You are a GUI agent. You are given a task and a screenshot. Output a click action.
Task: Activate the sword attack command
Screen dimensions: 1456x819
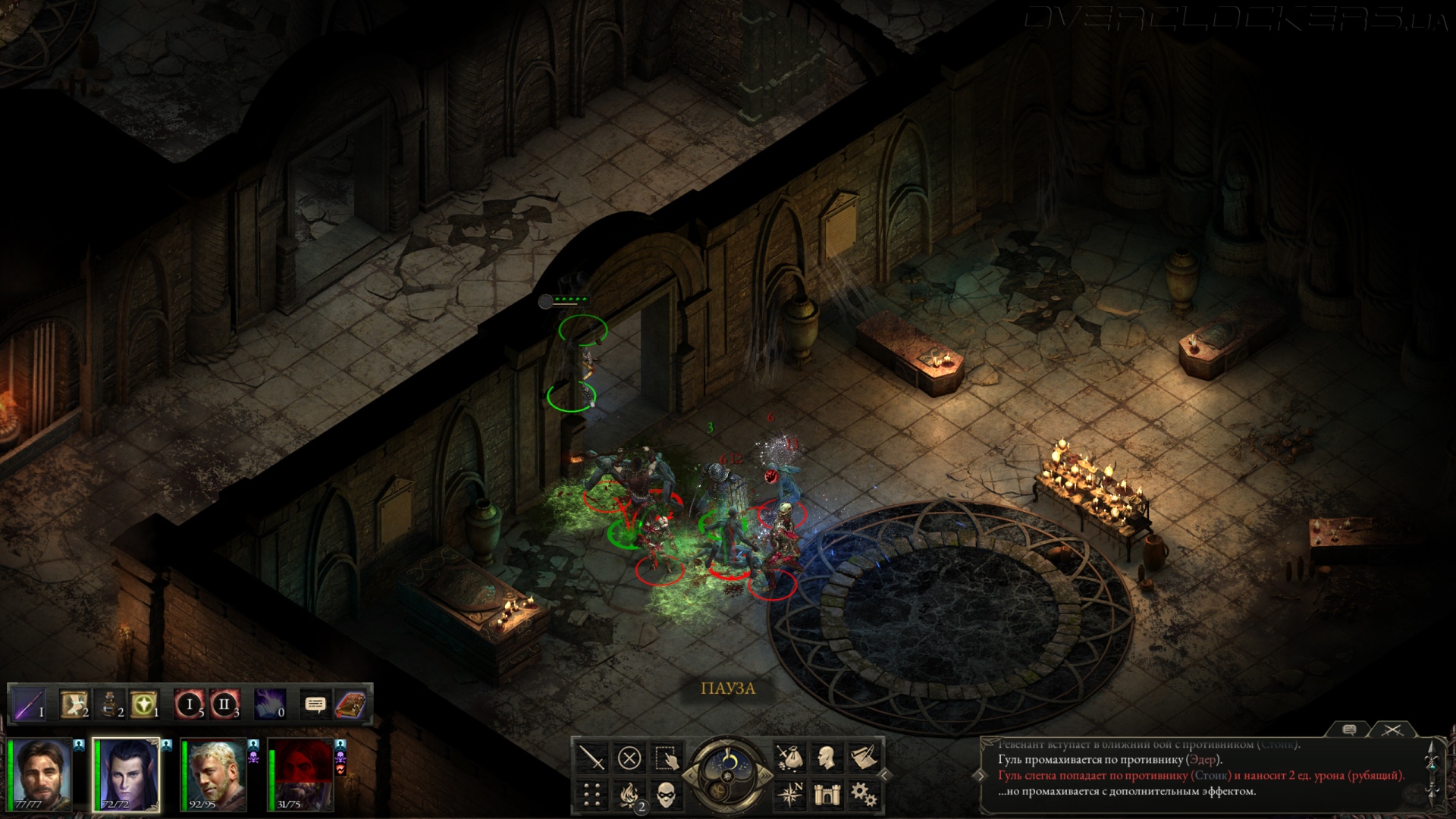591,758
